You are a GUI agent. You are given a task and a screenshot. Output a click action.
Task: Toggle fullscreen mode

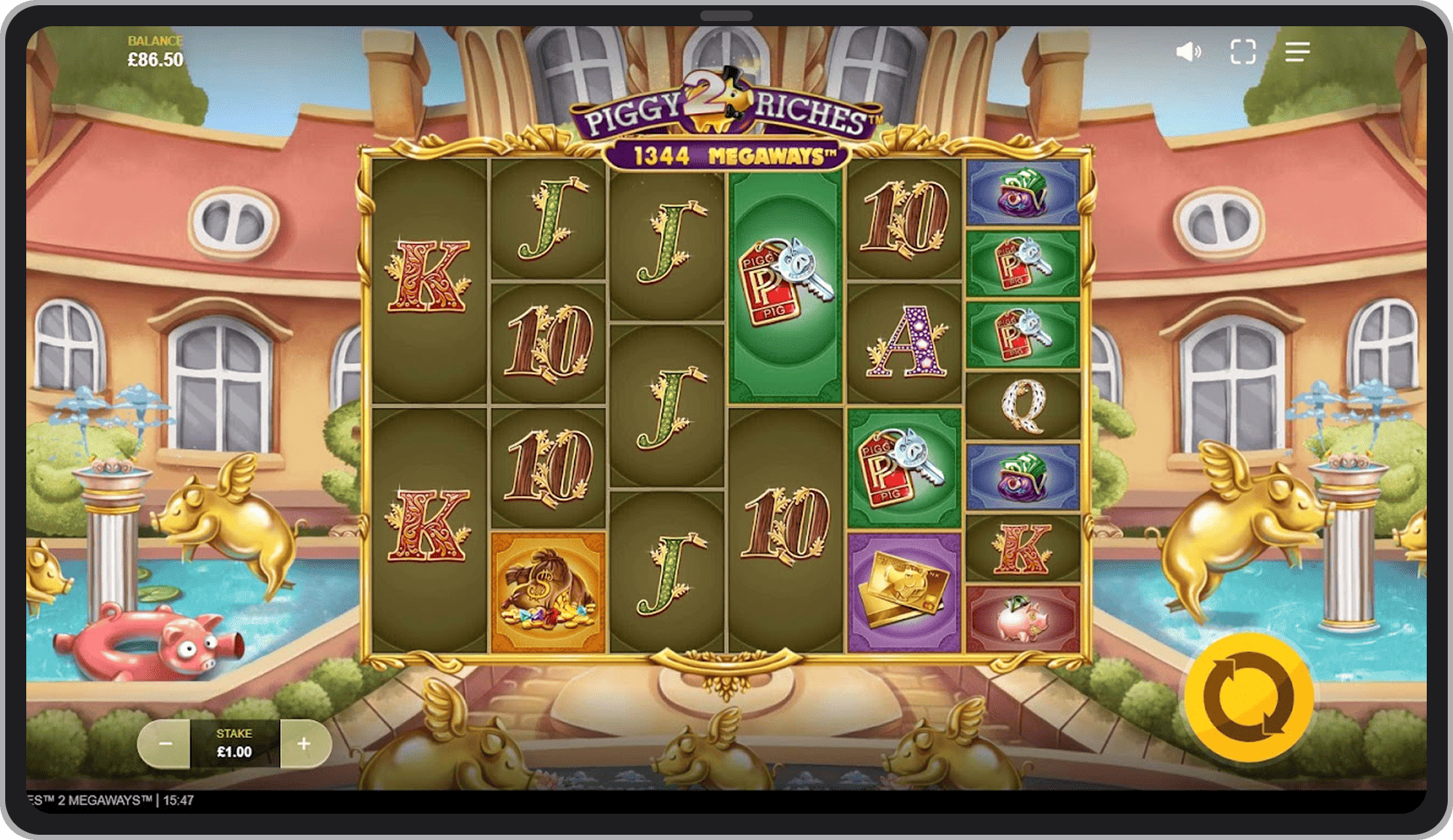pyautogui.click(x=1242, y=52)
